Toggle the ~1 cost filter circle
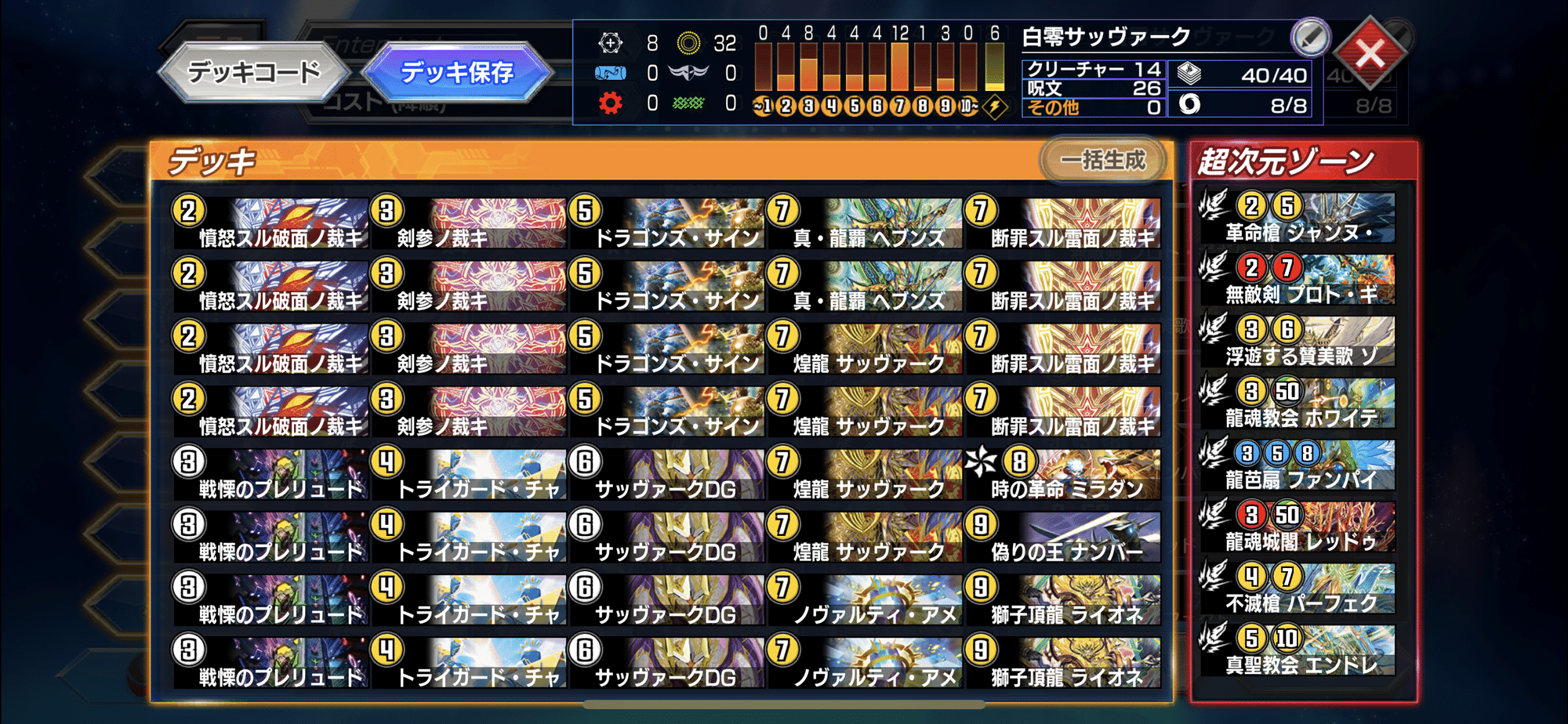 point(761,103)
